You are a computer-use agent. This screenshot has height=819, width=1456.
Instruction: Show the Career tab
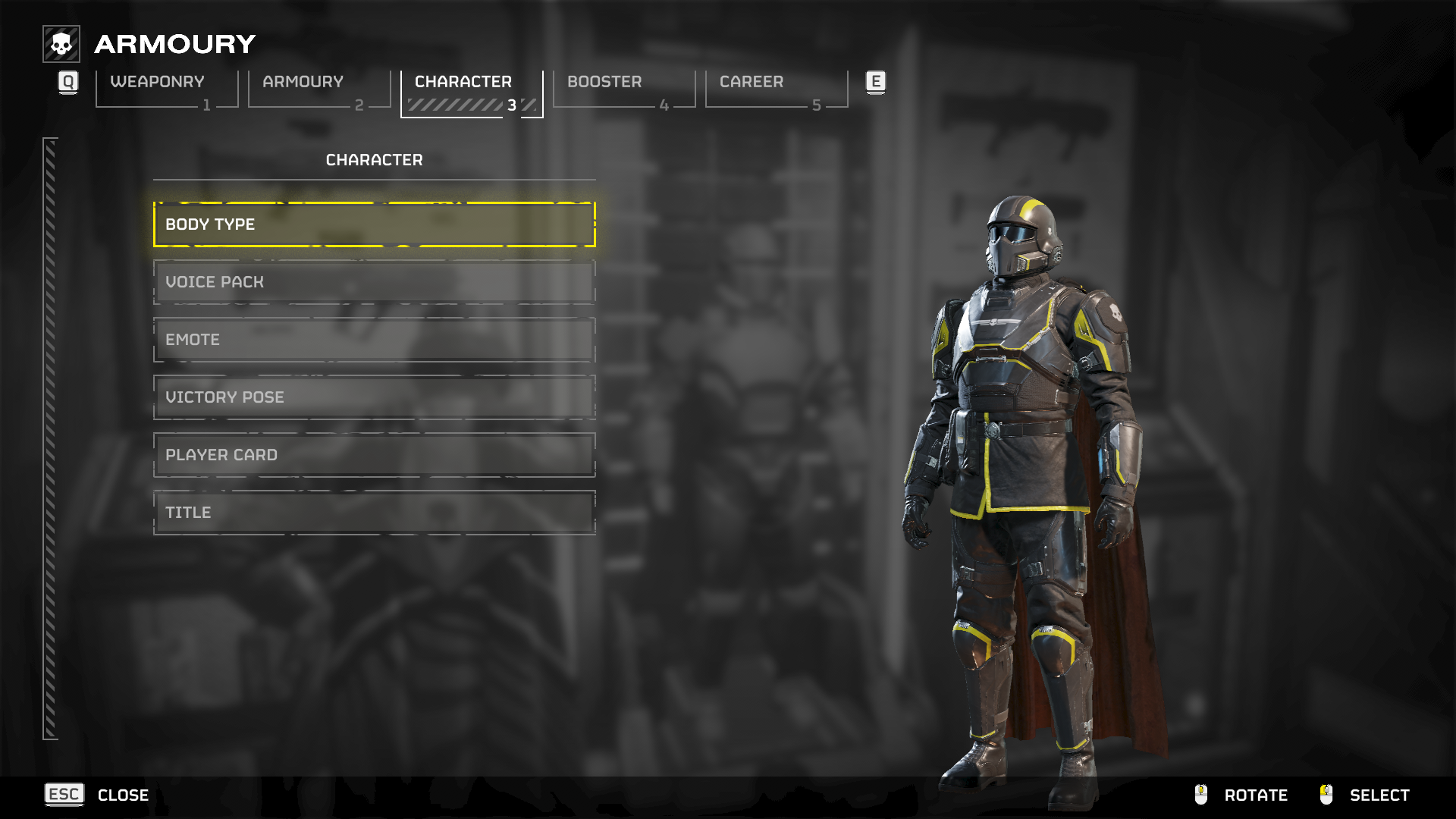tap(776, 89)
